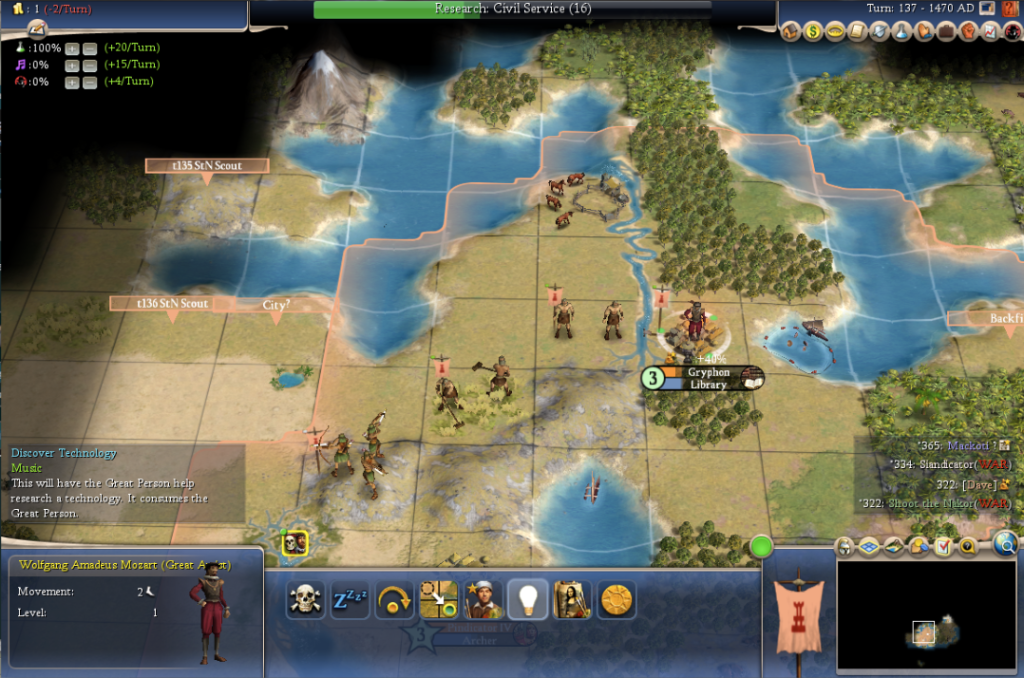Choose the Discover Technology lightbulb action

click(527, 599)
